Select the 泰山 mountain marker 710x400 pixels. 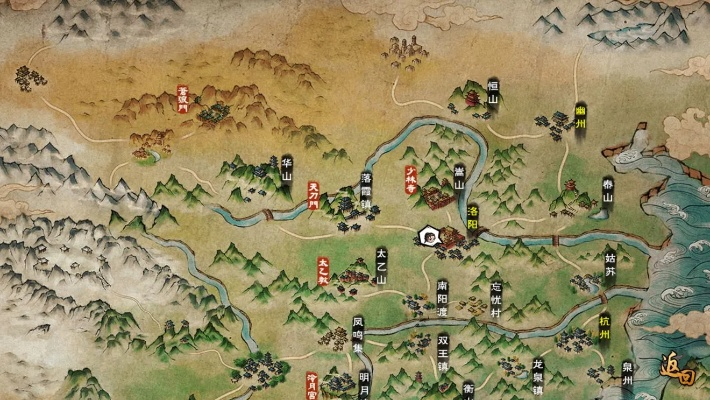(x=607, y=190)
